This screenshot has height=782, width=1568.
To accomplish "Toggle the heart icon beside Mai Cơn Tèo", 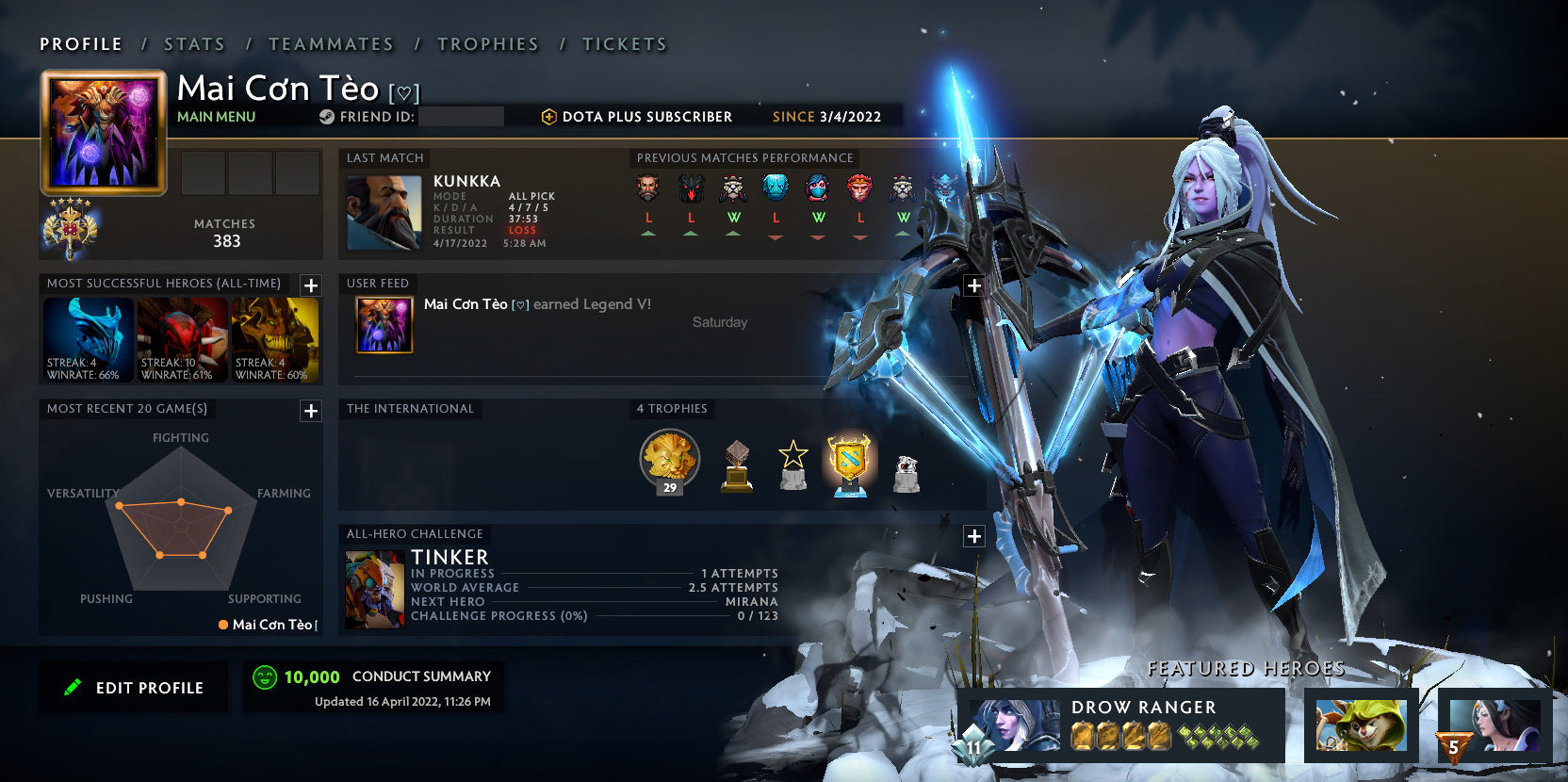I will point(403,93).
